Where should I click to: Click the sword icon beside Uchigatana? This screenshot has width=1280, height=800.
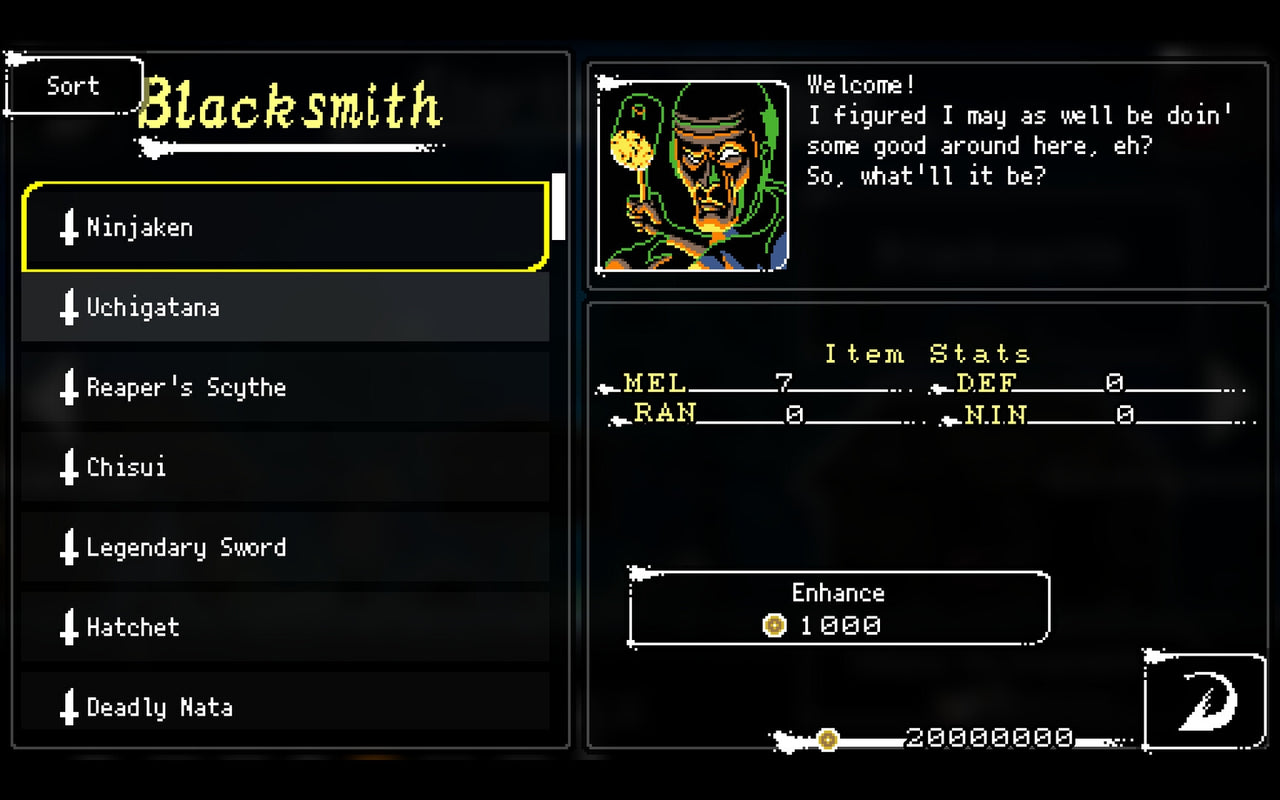[69, 308]
